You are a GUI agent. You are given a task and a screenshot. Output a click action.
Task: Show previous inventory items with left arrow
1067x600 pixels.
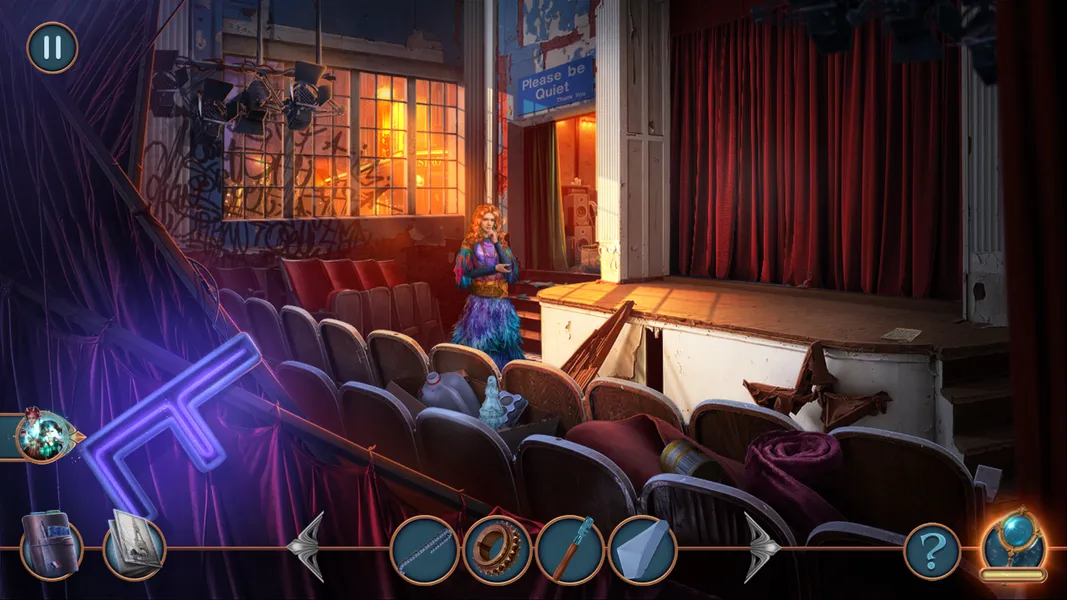click(x=307, y=547)
